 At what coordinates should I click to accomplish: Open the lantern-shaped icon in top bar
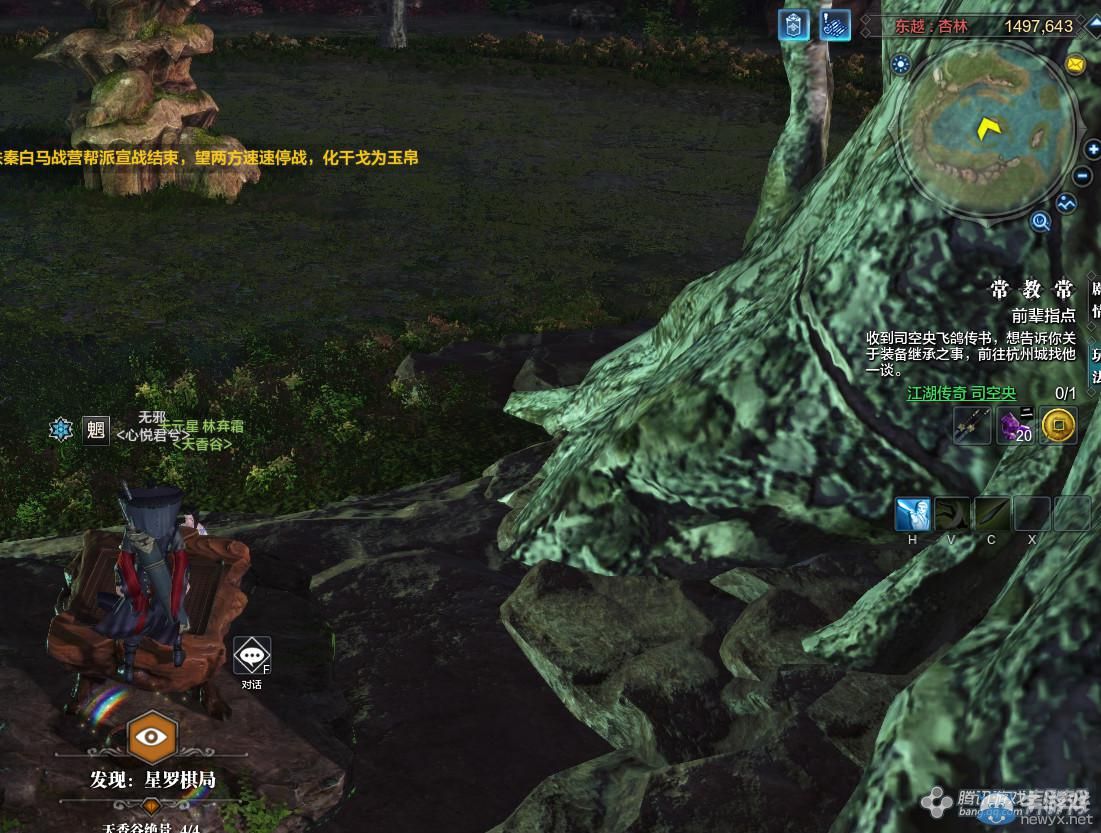(x=793, y=26)
